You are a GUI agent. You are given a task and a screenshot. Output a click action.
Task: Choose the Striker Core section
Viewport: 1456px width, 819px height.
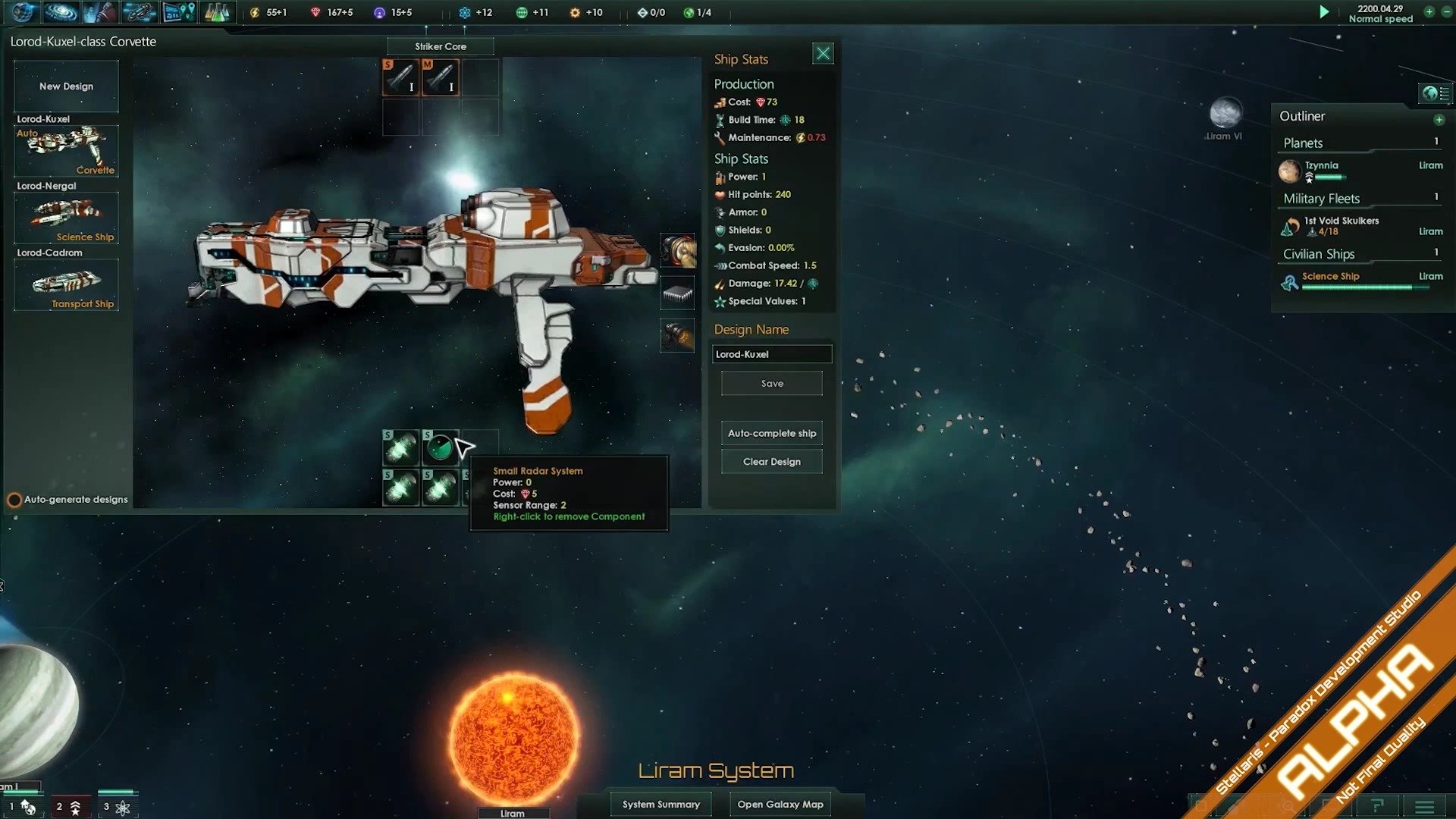440,46
